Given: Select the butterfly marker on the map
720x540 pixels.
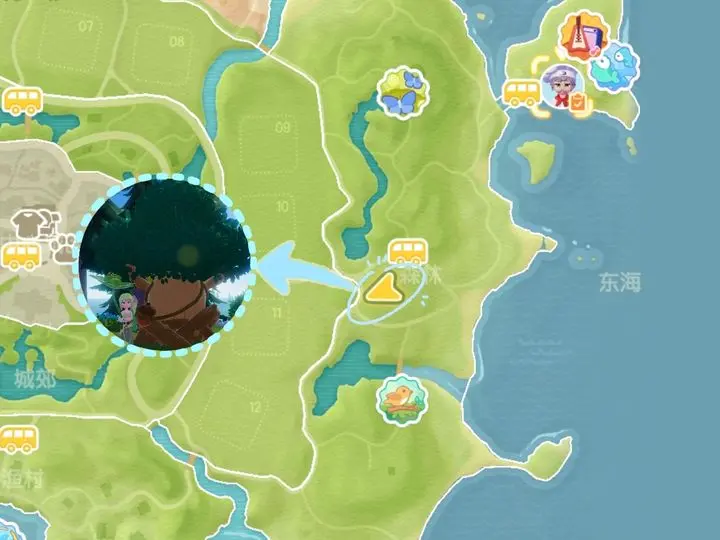Looking at the screenshot, I should [403, 92].
